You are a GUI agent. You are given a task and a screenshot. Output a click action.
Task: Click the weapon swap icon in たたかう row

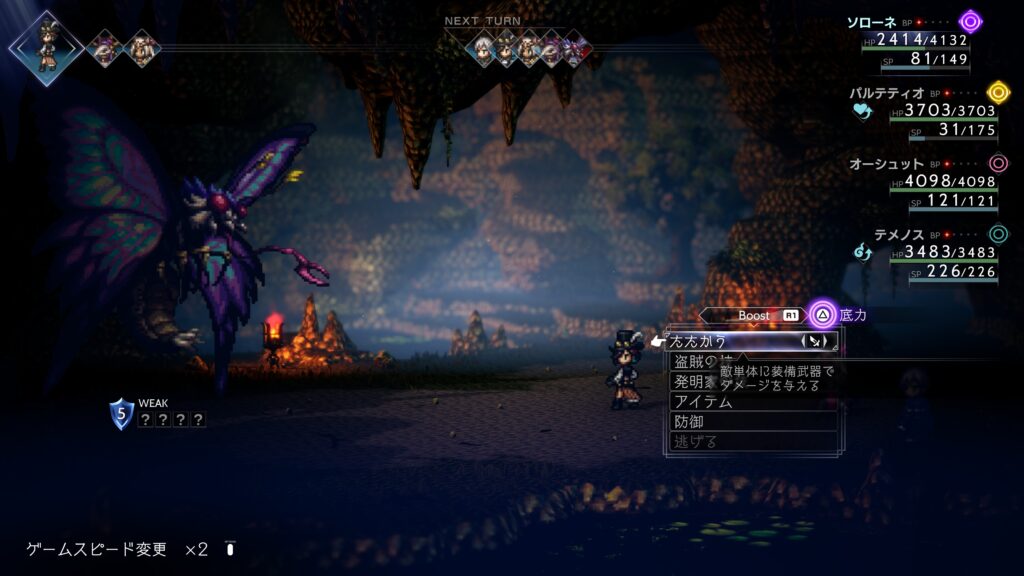click(817, 341)
